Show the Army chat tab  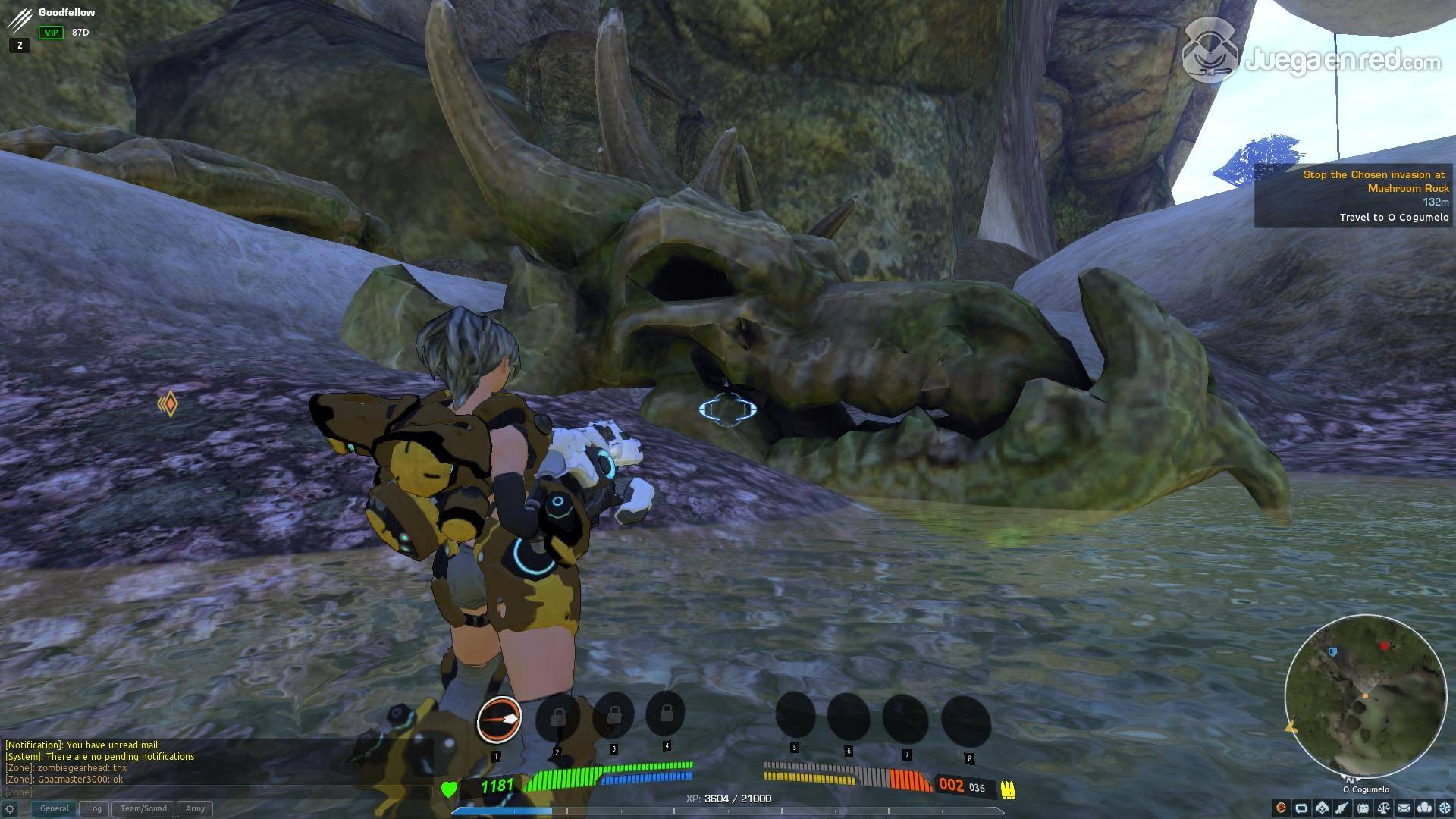[x=195, y=808]
